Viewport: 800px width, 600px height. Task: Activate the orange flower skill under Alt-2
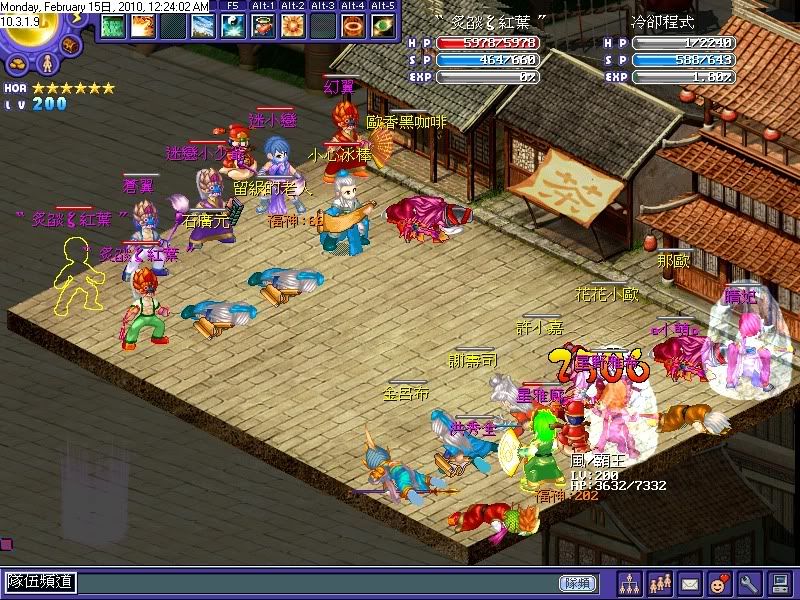point(293,27)
